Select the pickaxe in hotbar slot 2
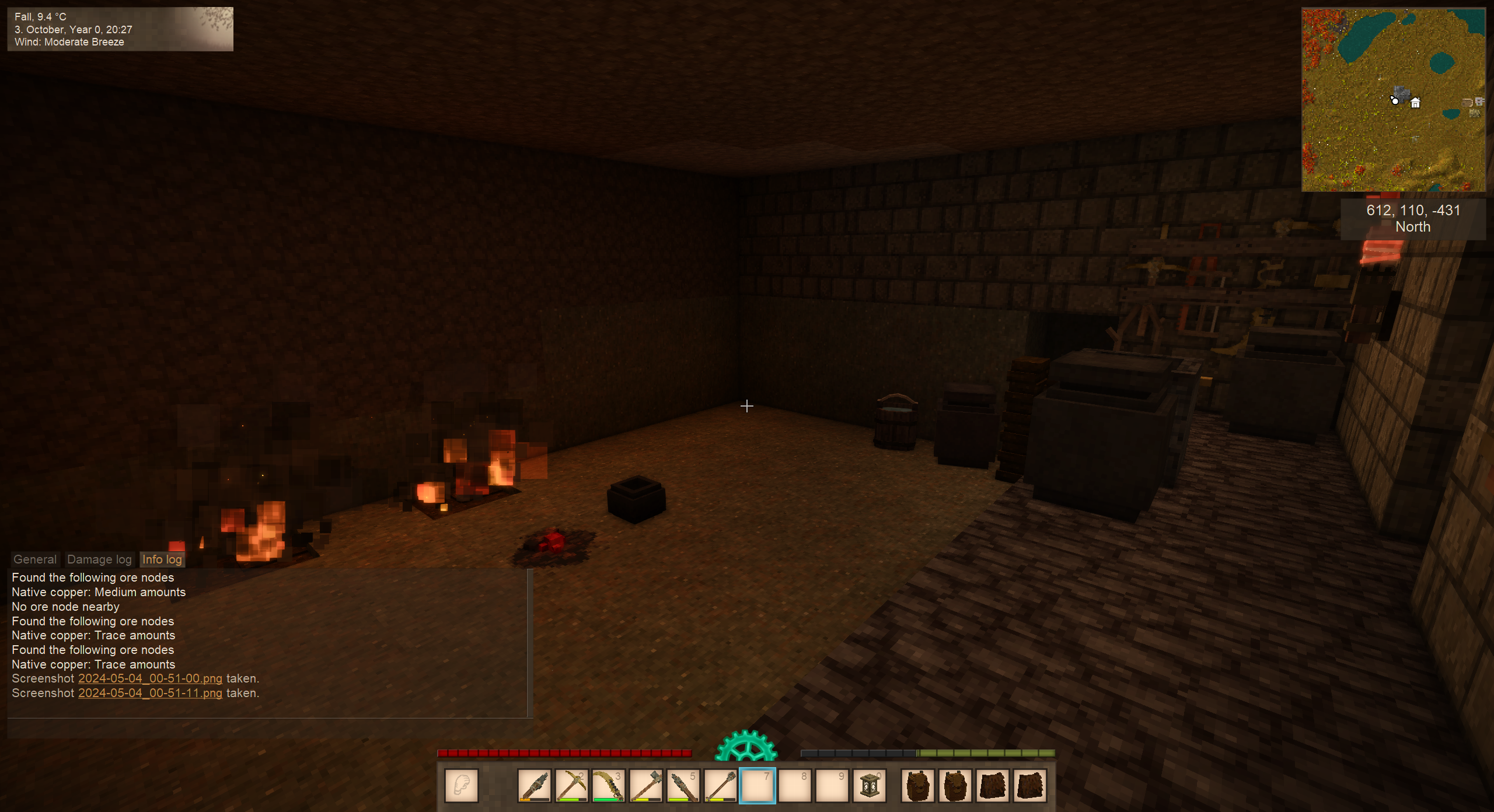1494x812 pixels. (x=571, y=786)
